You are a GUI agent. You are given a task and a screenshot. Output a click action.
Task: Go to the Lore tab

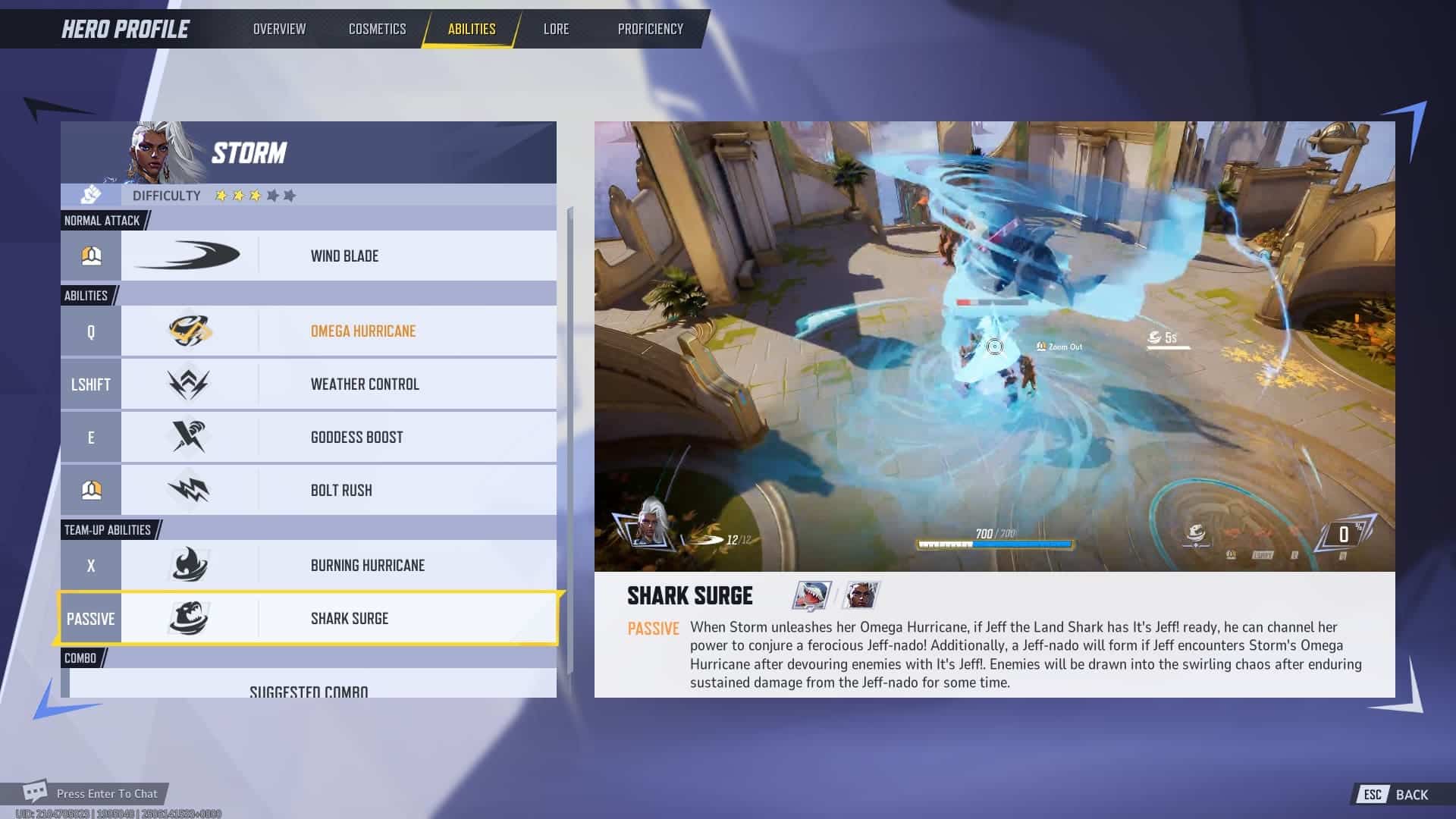556,29
